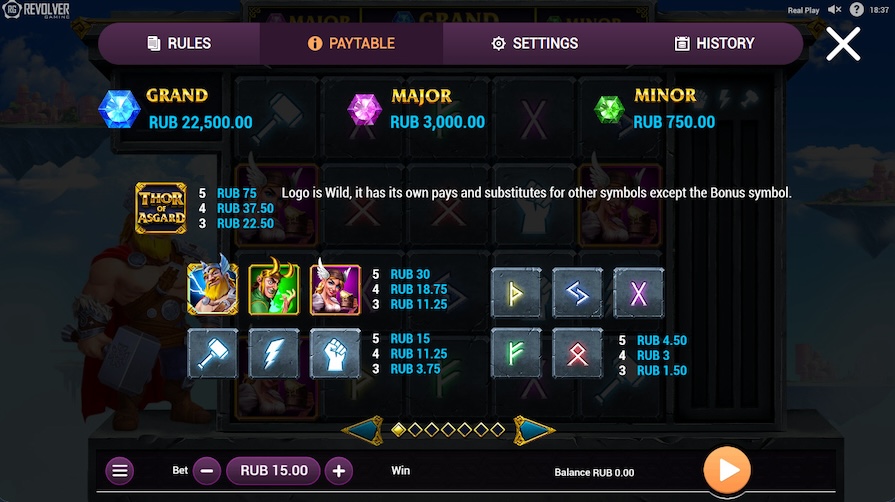895x502 pixels.
Task: Spin the reels with the orange play button
Action: tap(726, 470)
